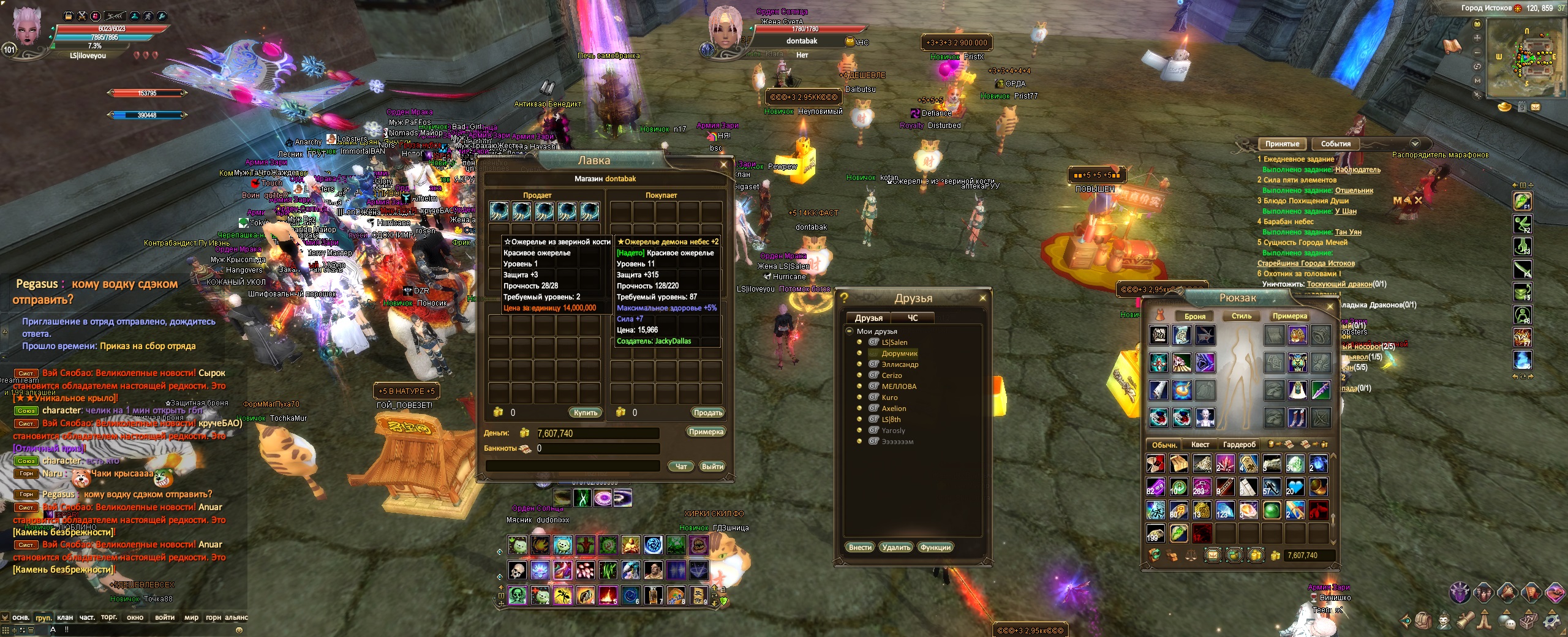Viewport: 1568px width, 637px height.
Task: Close the Друзья window
Action: point(982,298)
